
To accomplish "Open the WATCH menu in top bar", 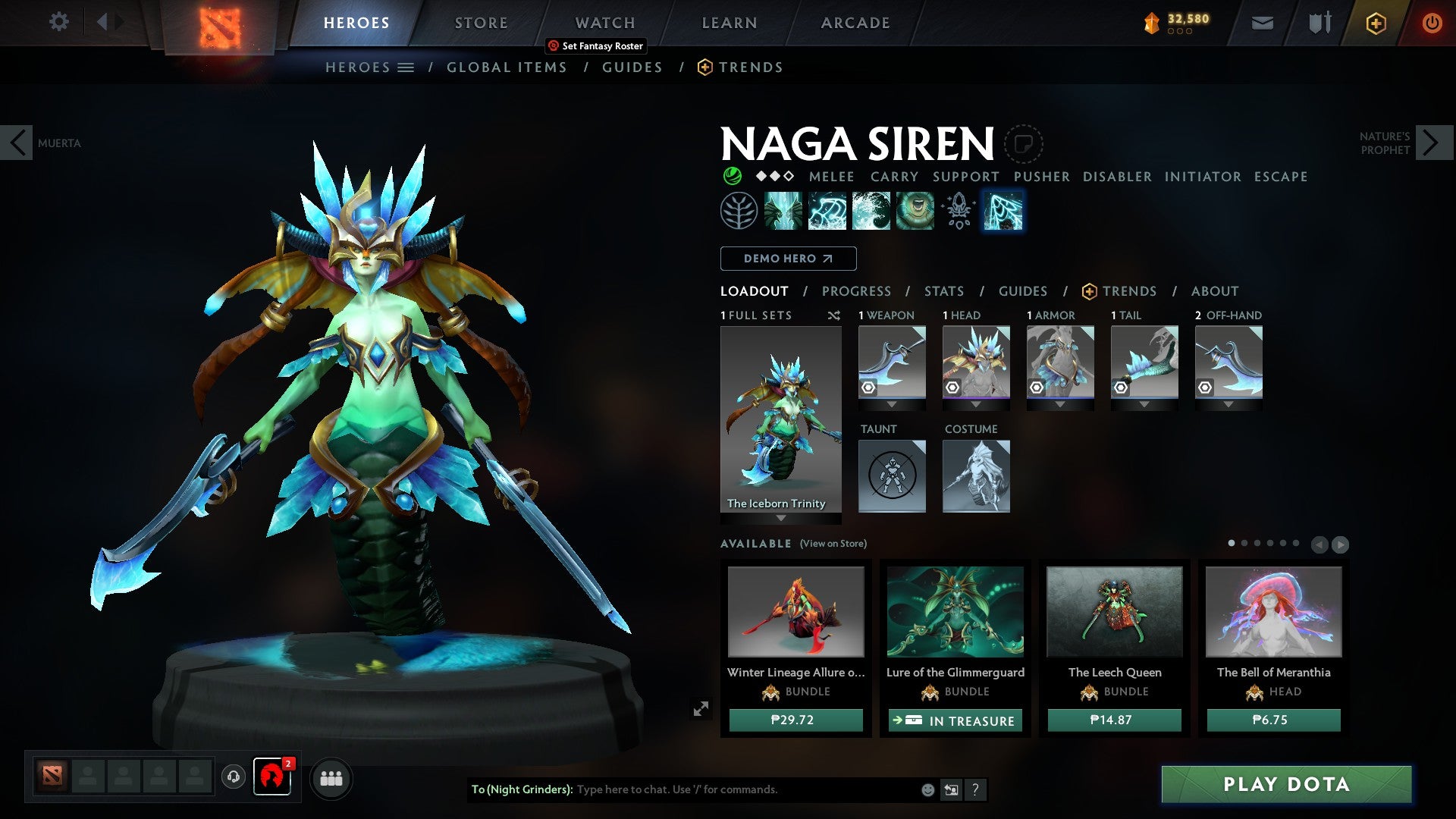I will click(604, 22).
